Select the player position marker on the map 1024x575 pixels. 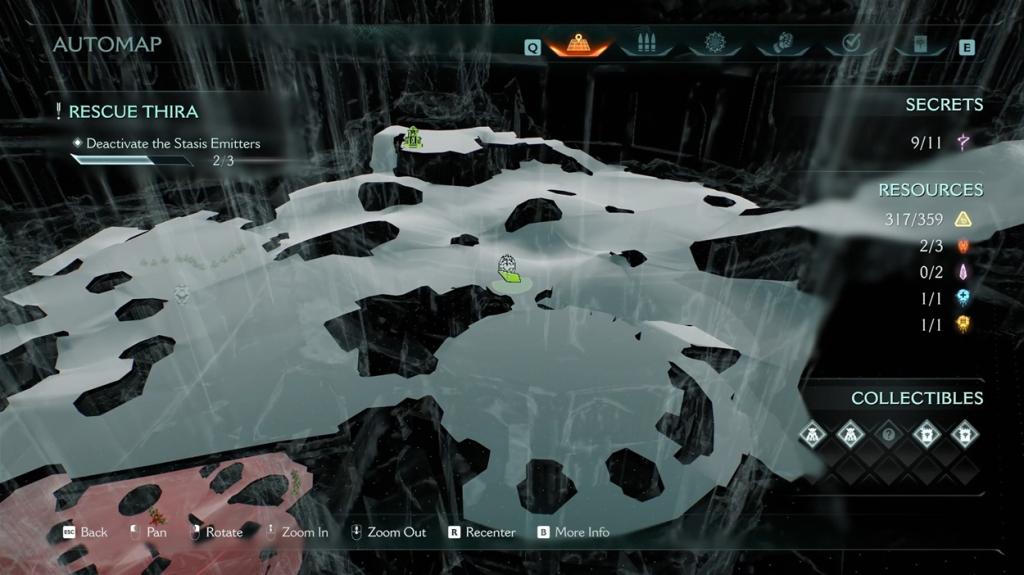tap(510, 272)
